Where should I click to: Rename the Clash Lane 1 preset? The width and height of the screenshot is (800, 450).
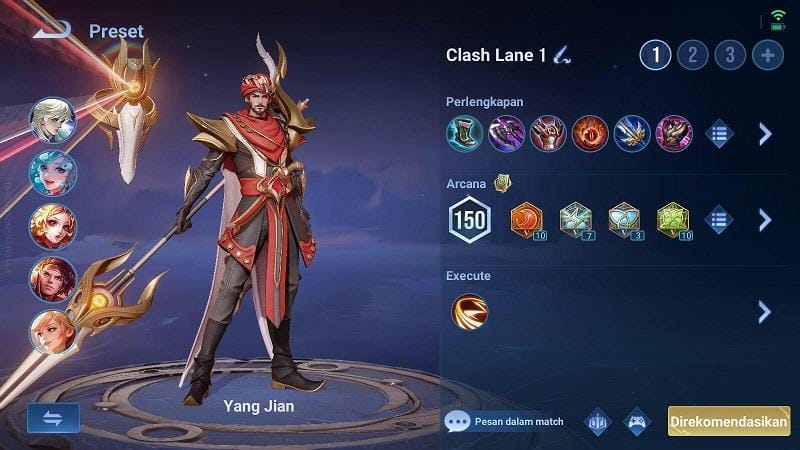point(562,55)
